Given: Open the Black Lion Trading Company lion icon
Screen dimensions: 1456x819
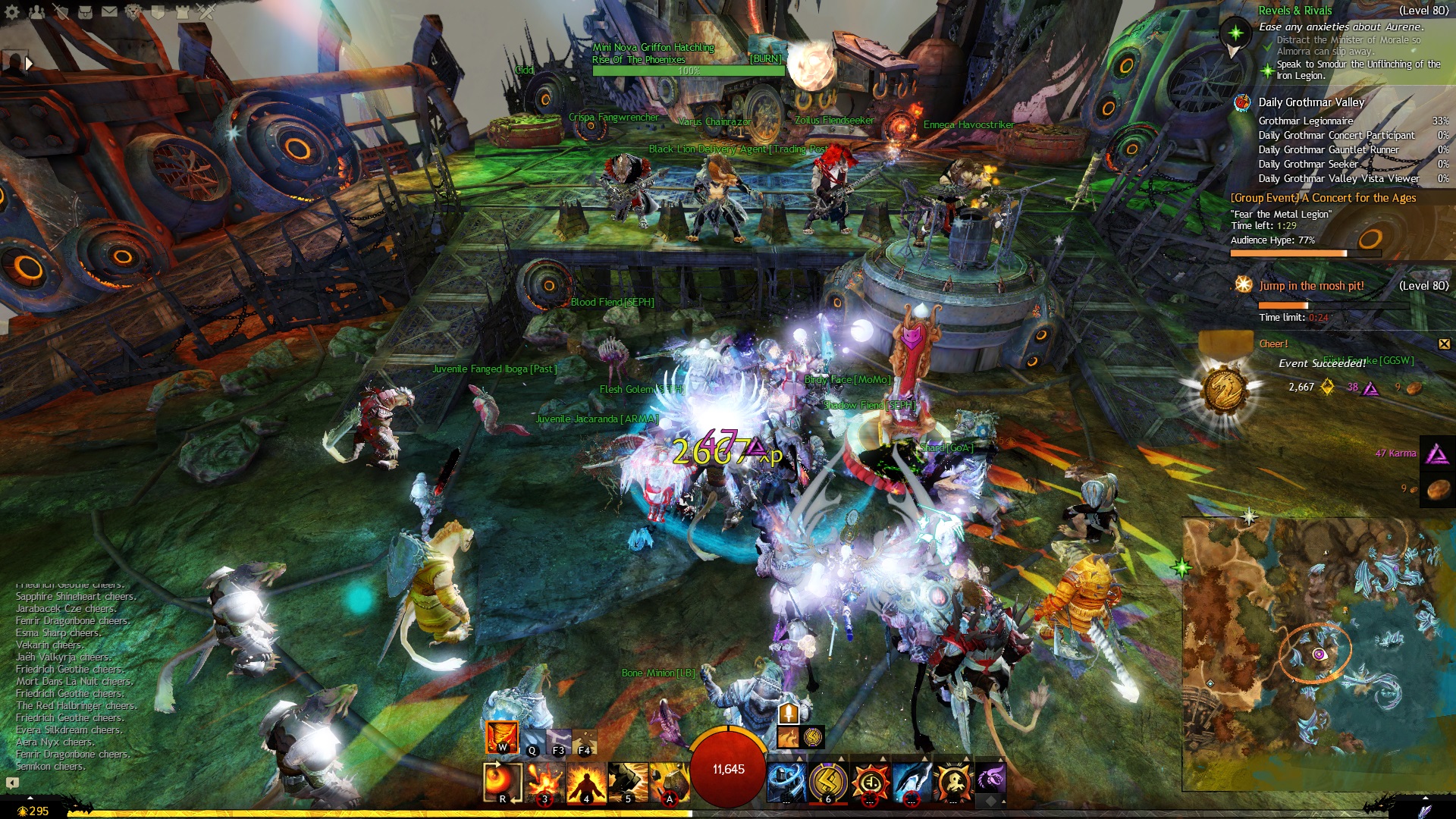Looking at the screenshot, I should 133,11.
